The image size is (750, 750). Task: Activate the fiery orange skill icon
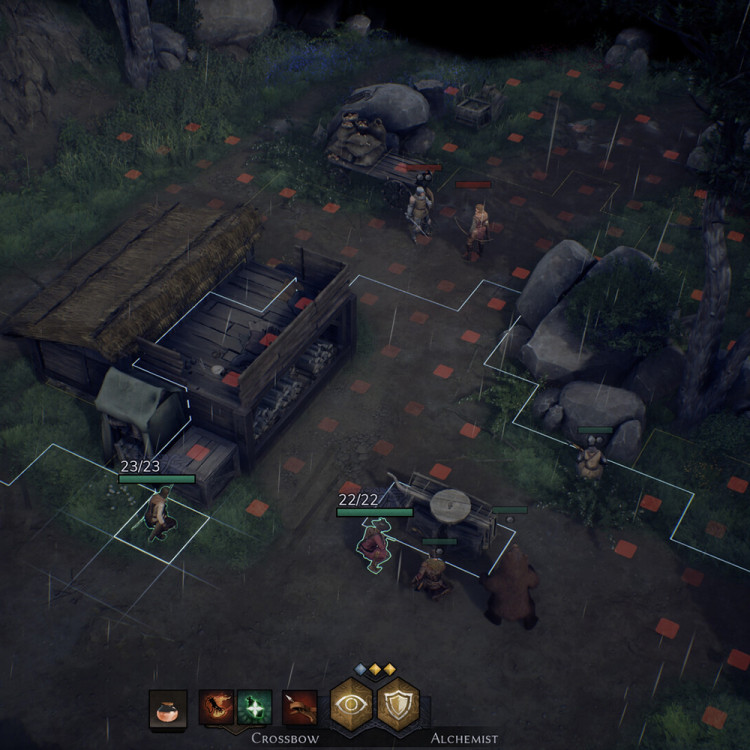(x=216, y=708)
